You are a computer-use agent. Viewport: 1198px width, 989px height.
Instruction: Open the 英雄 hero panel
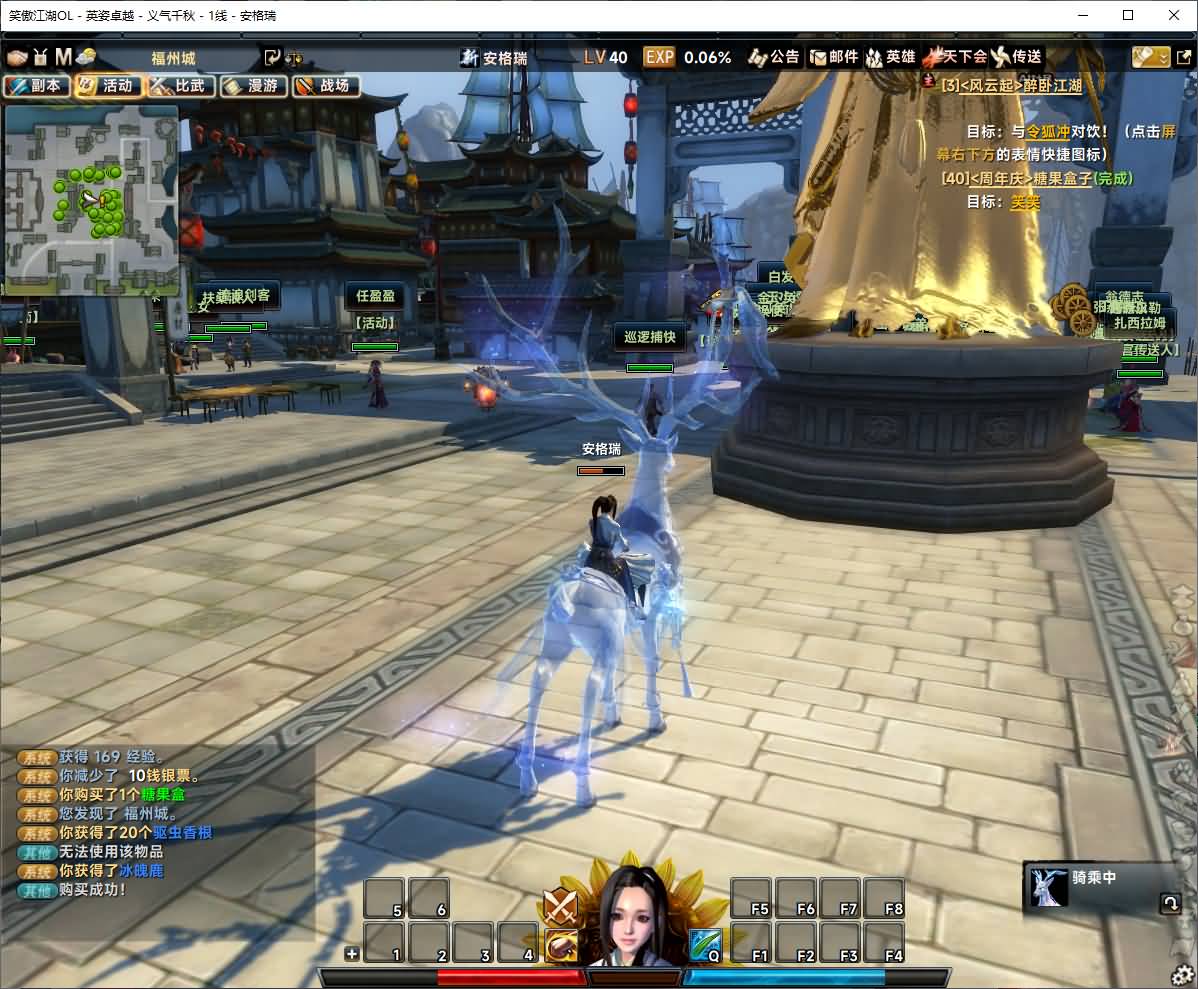pos(892,57)
